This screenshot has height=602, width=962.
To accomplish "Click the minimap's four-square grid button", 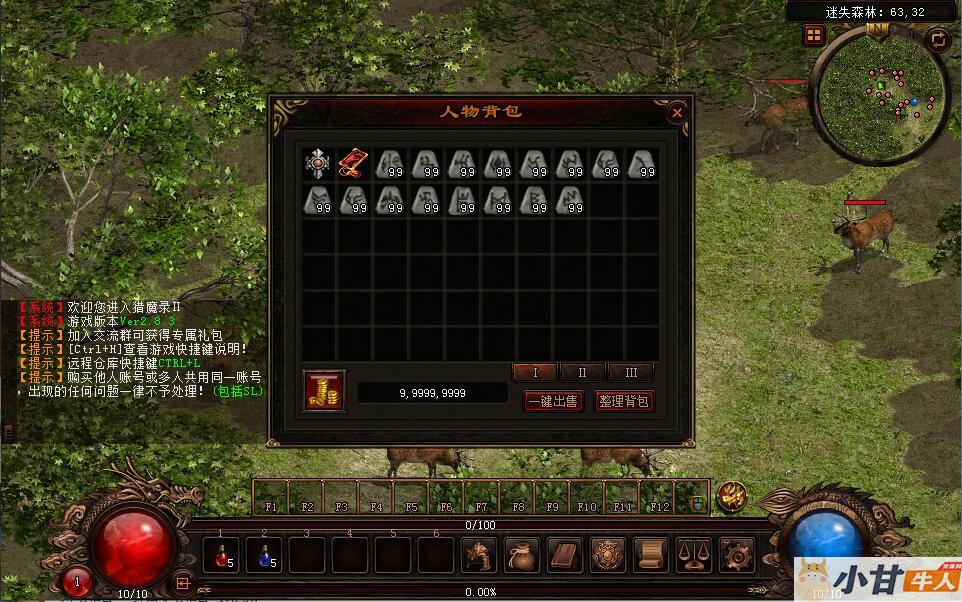I will click(x=814, y=36).
